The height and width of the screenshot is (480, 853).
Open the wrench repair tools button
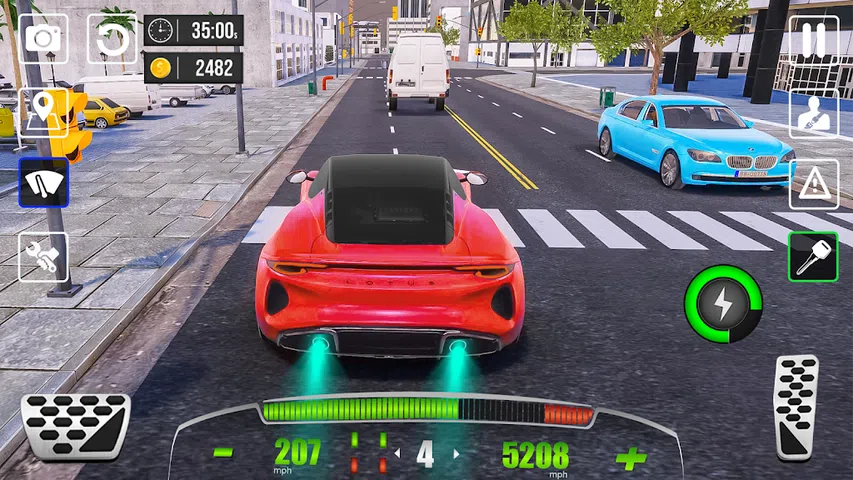click(43, 257)
